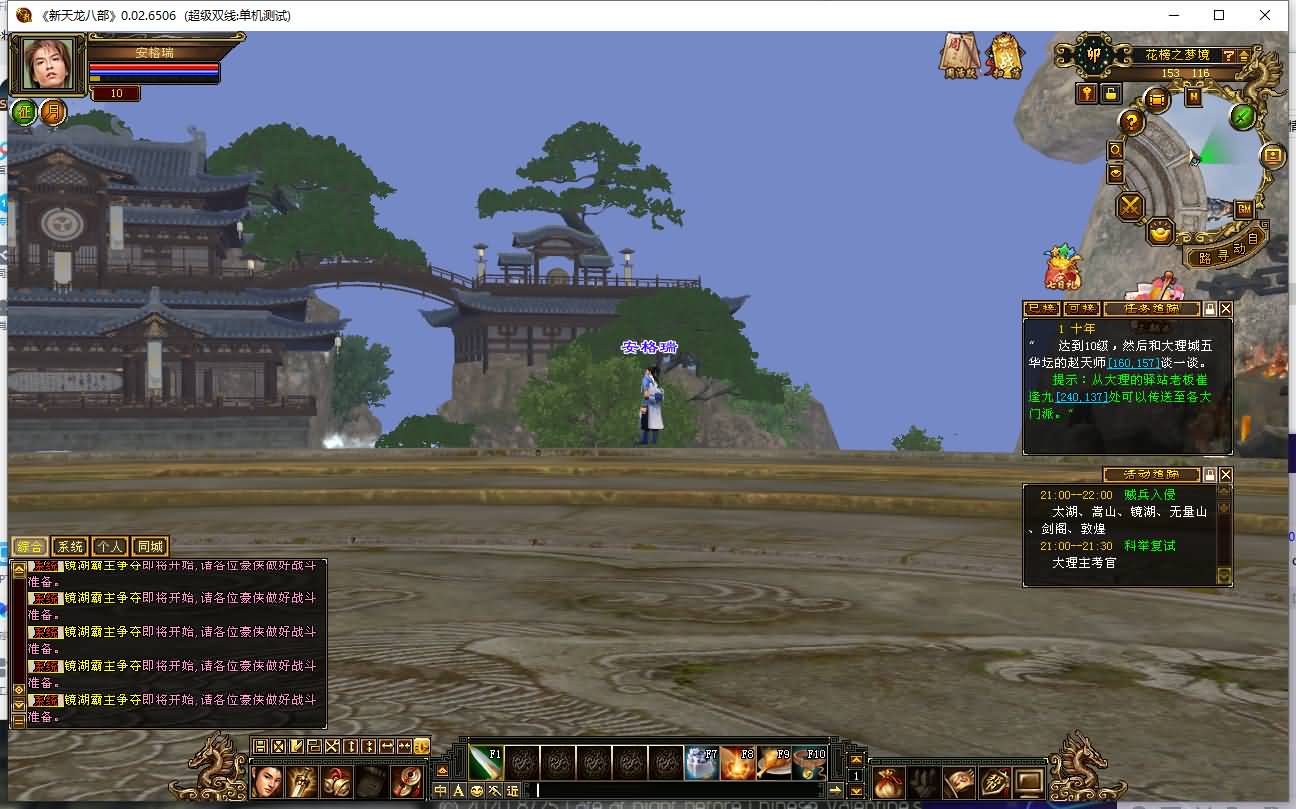Open the gold ingot shop button
This screenshot has height=809, width=1296.
coord(1160,233)
